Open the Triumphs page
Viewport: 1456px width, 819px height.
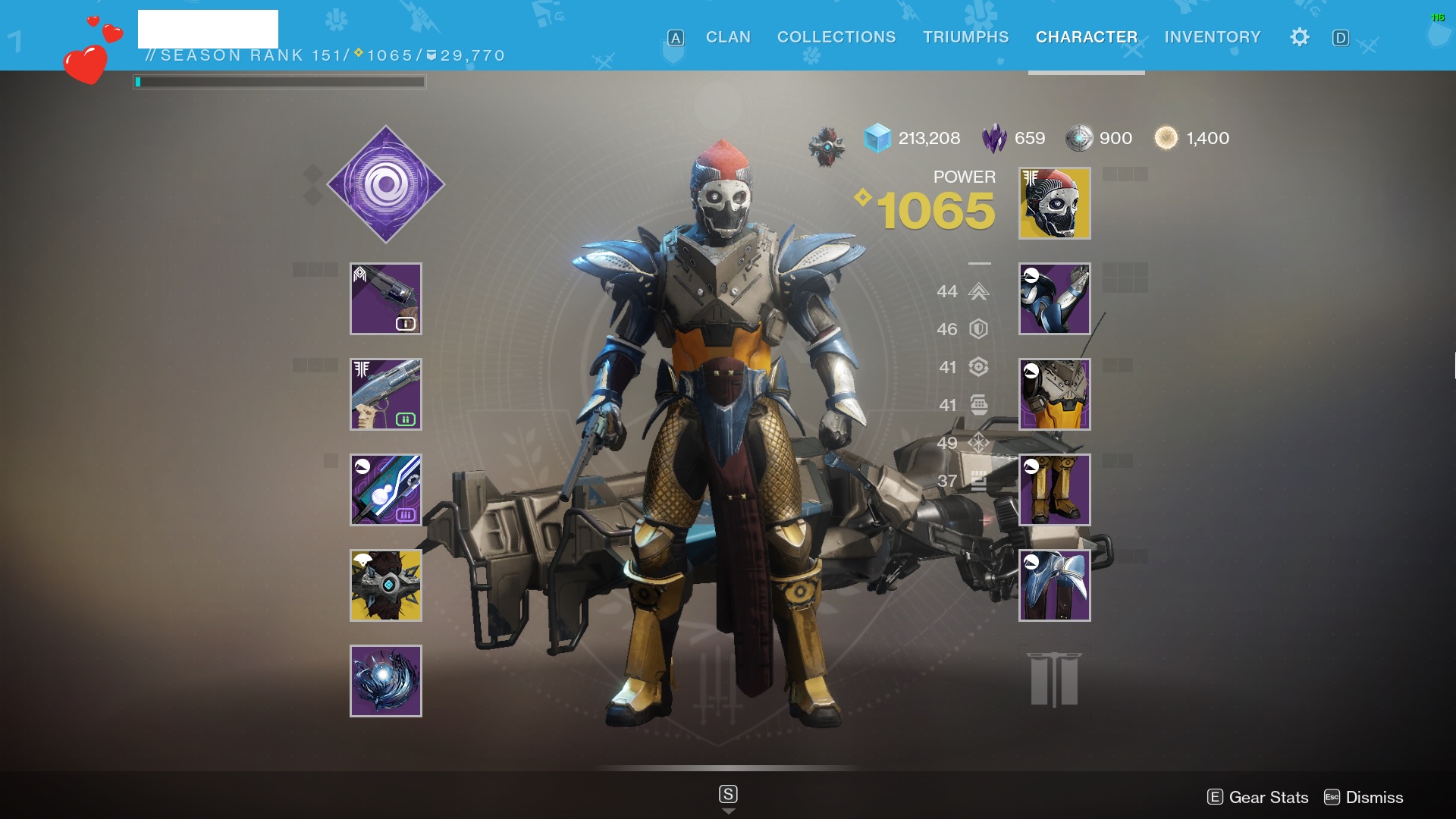pyautogui.click(x=965, y=37)
